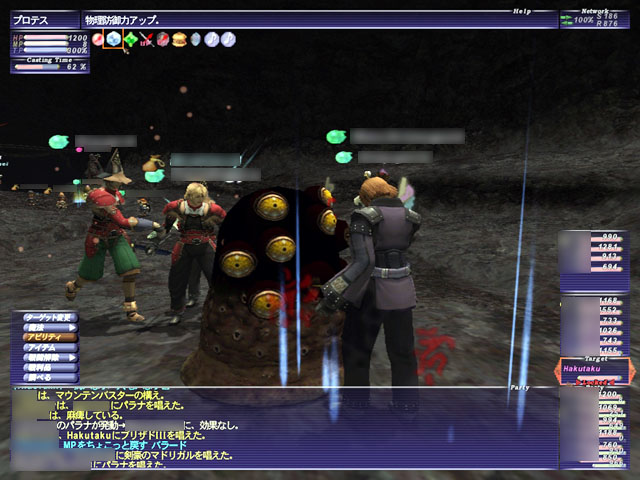Image resolution: width=640 pixels, height=480 pixels.
Task: Select the last music note song icon
Action: 229,39
